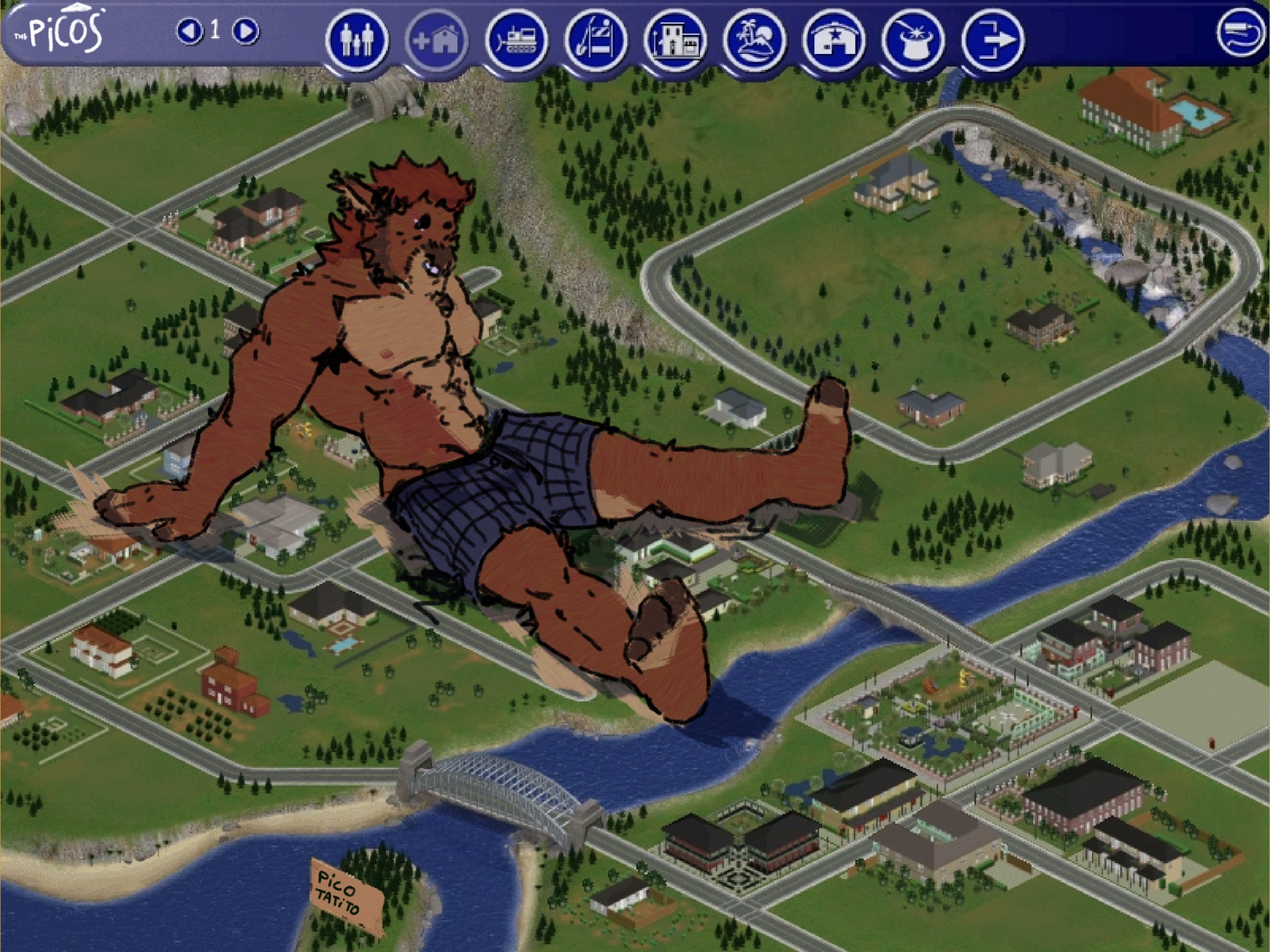Open the shovel and sign icon

coord(596,40)
